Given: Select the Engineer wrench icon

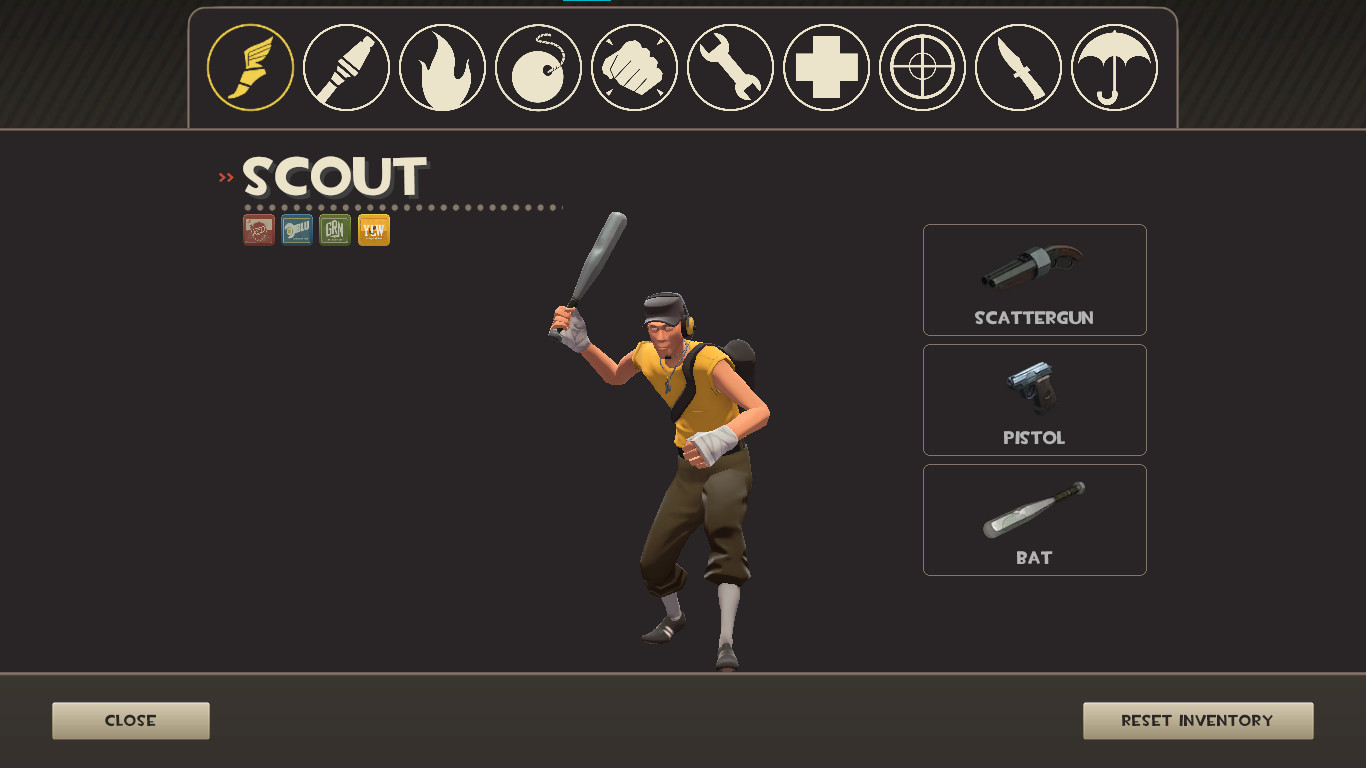Looking at the screenshot, I should point(729,67).
